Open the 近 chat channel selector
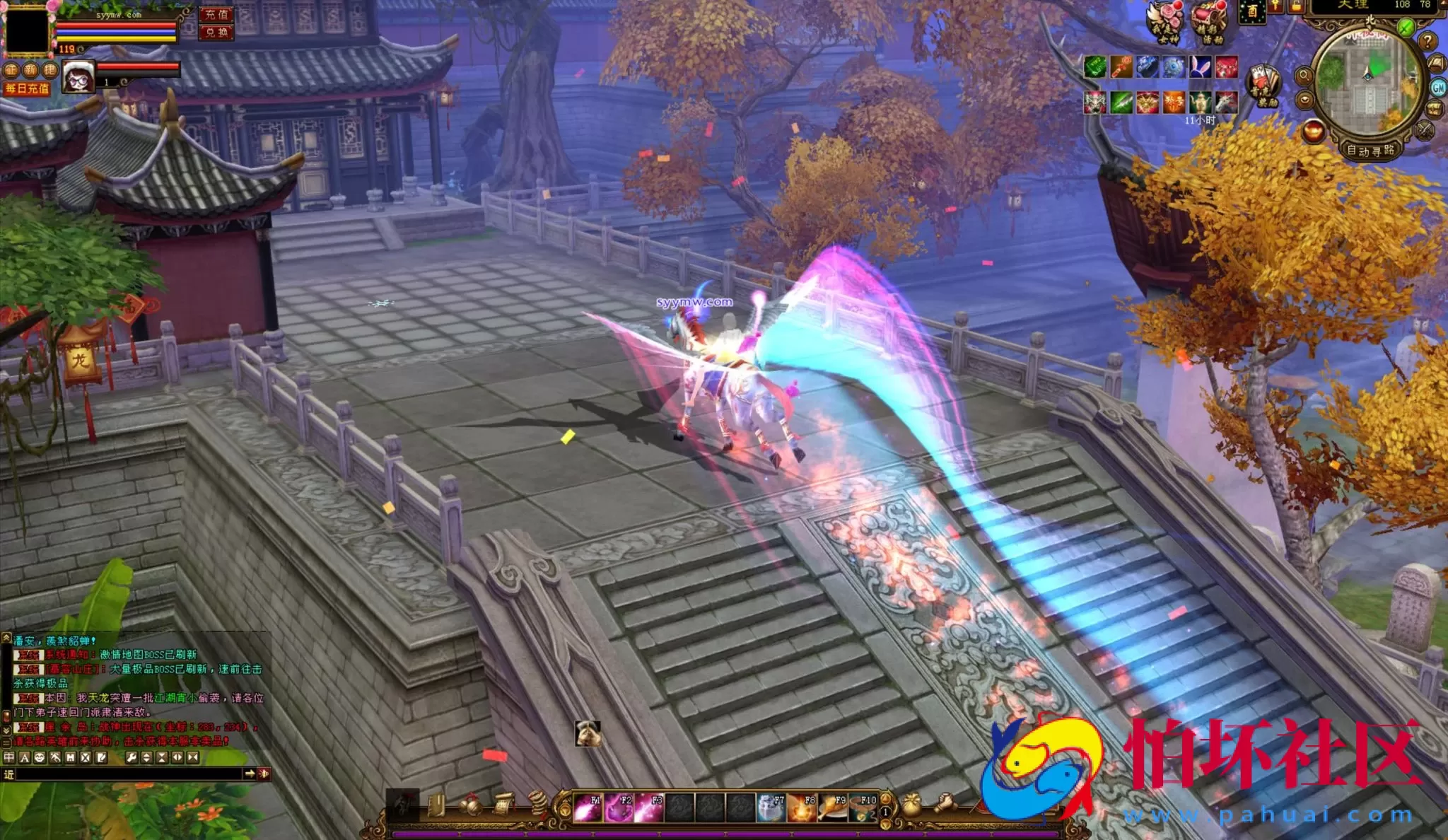This screenshot has height=840, width=1448. pos(9,774)
